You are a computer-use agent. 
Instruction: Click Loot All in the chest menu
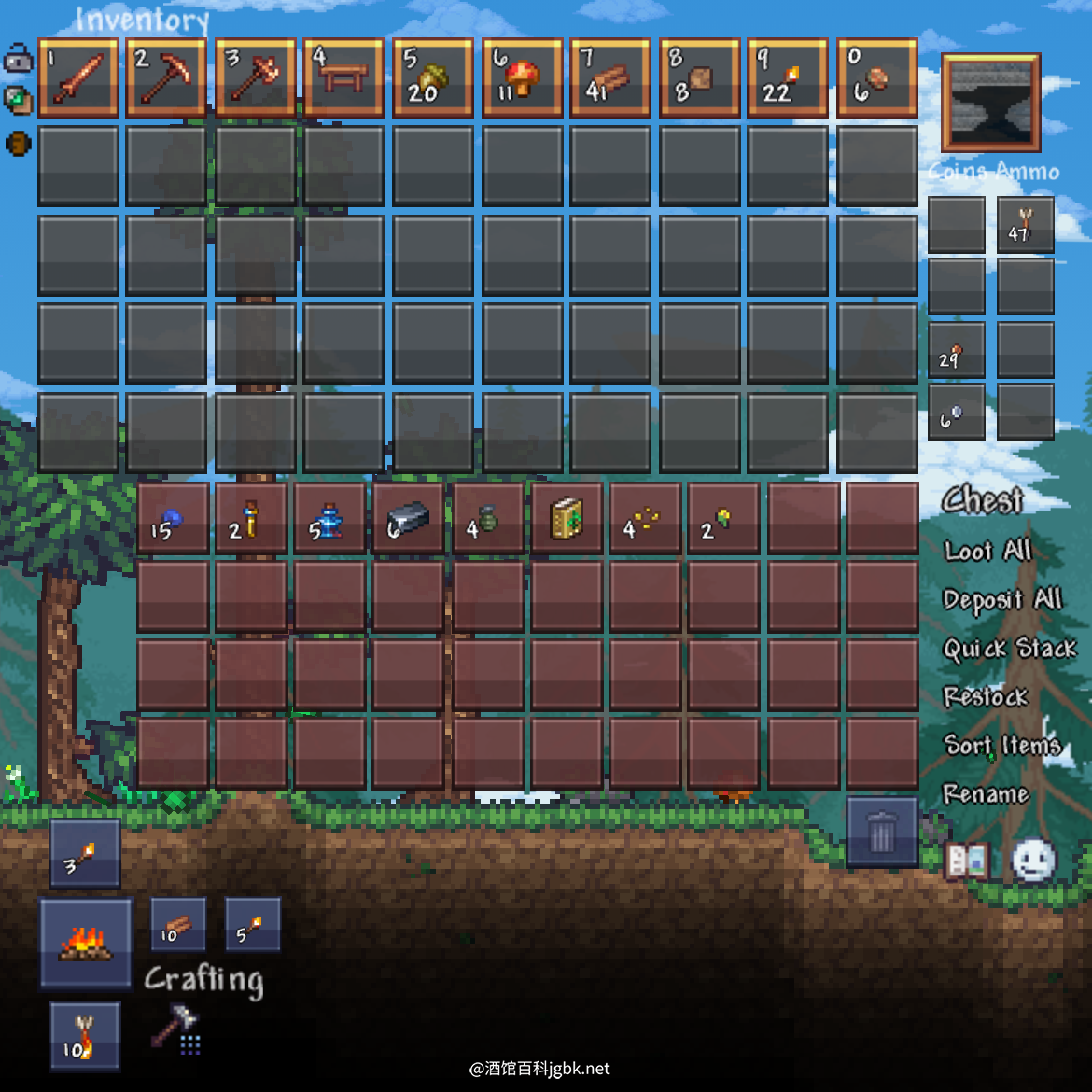[987, 551]
